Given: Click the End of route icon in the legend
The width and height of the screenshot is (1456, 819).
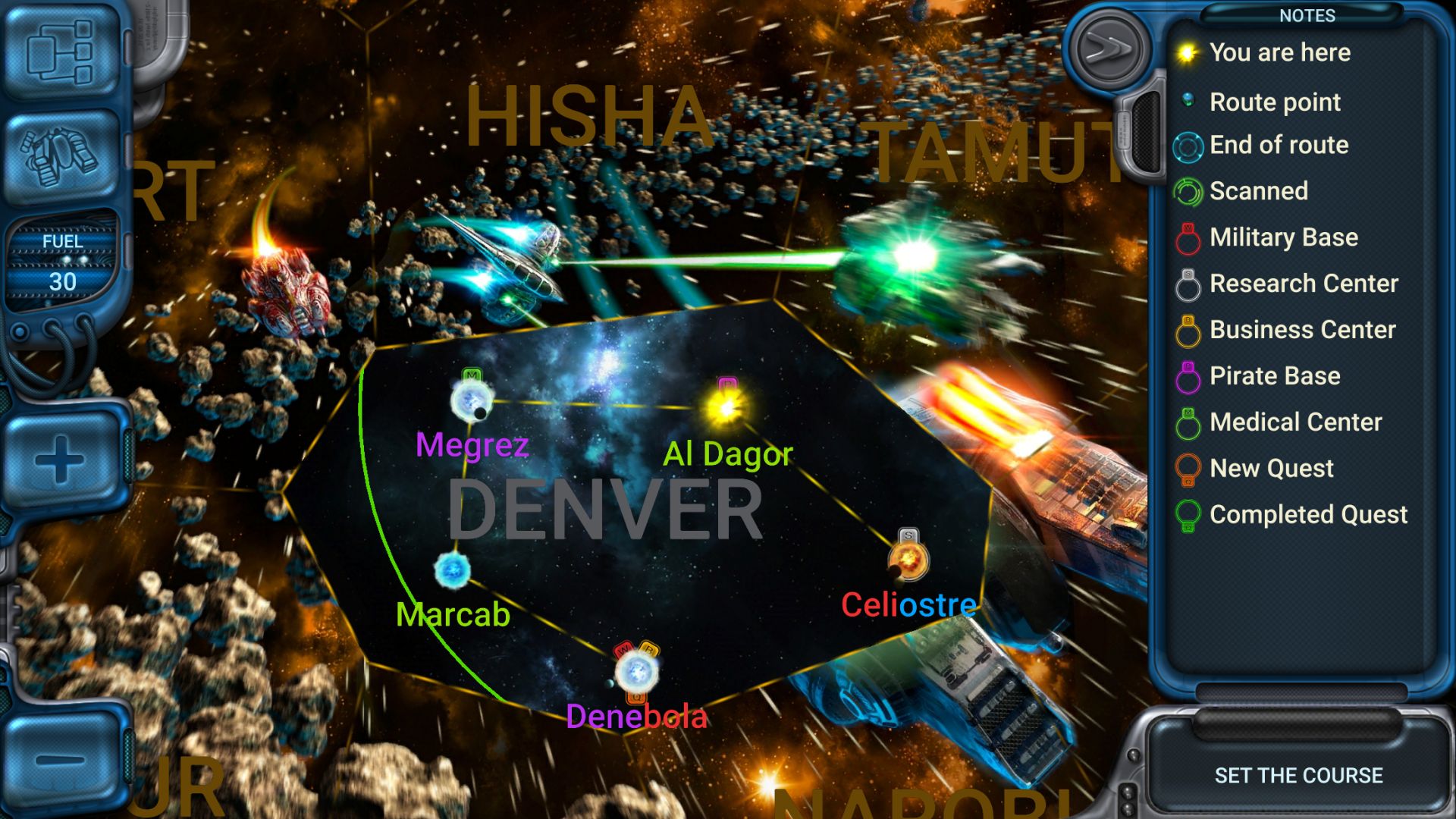Looking at the screenshot, I should point(1188,146).
